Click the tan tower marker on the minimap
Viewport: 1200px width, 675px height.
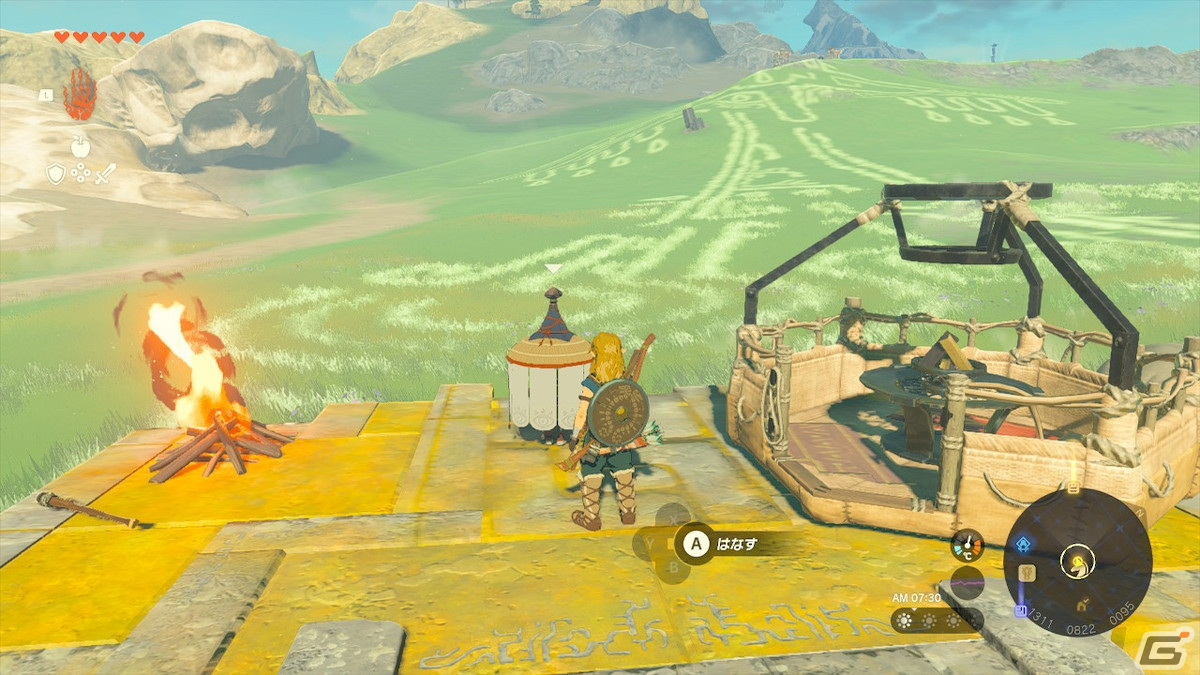coord(1027,573)
